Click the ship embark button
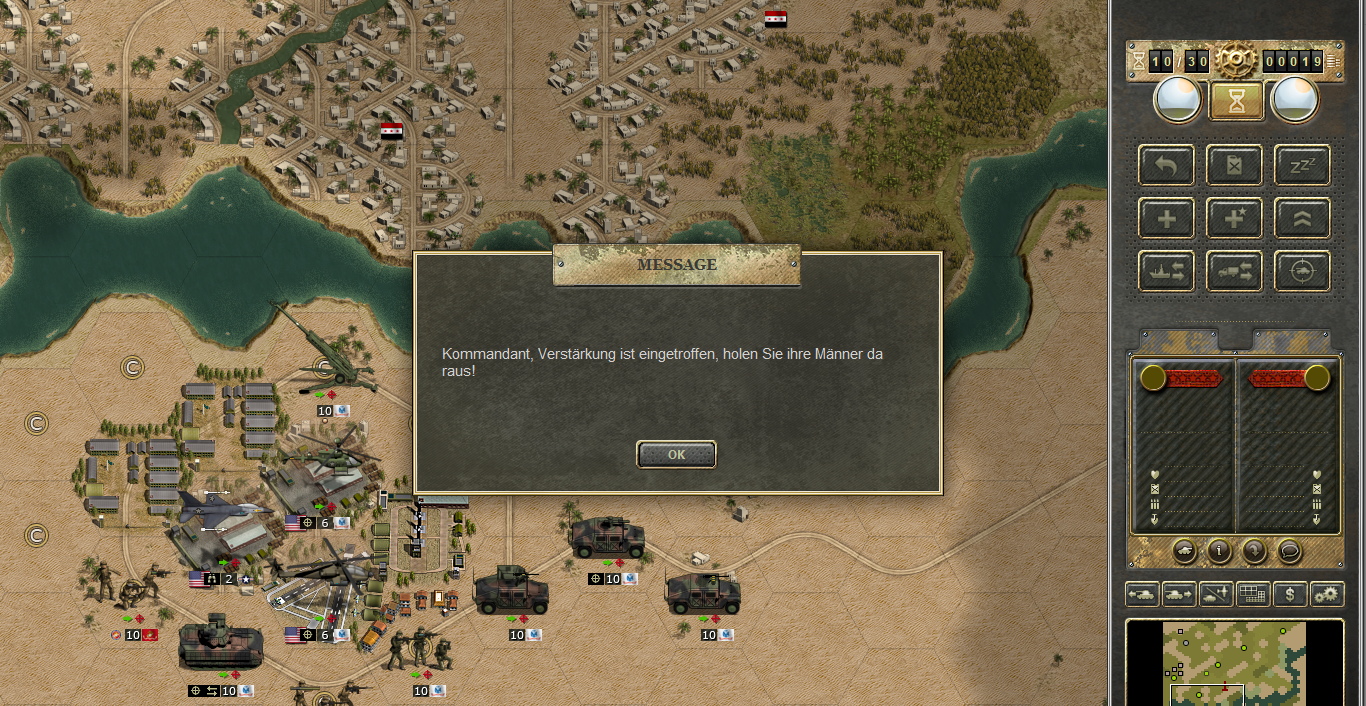 pyautogui.click(x=1166, y=271)
